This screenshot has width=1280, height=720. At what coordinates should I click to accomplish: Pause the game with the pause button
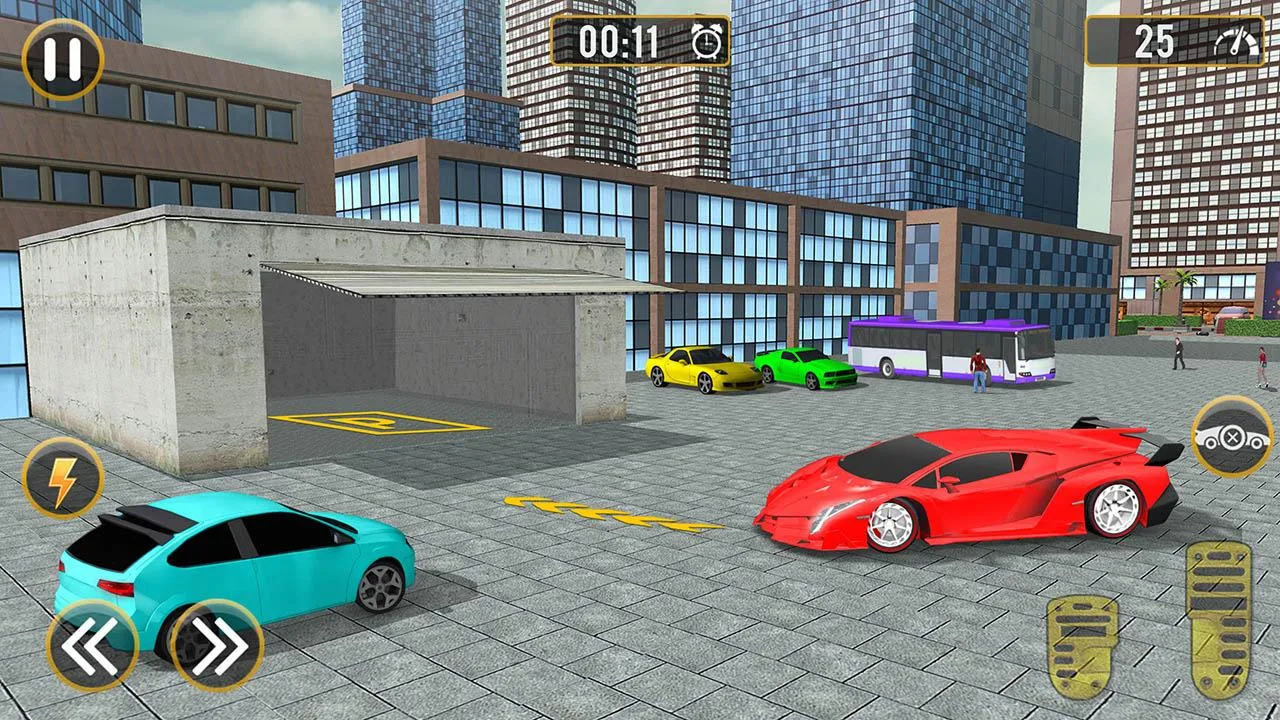click(62, 60)
